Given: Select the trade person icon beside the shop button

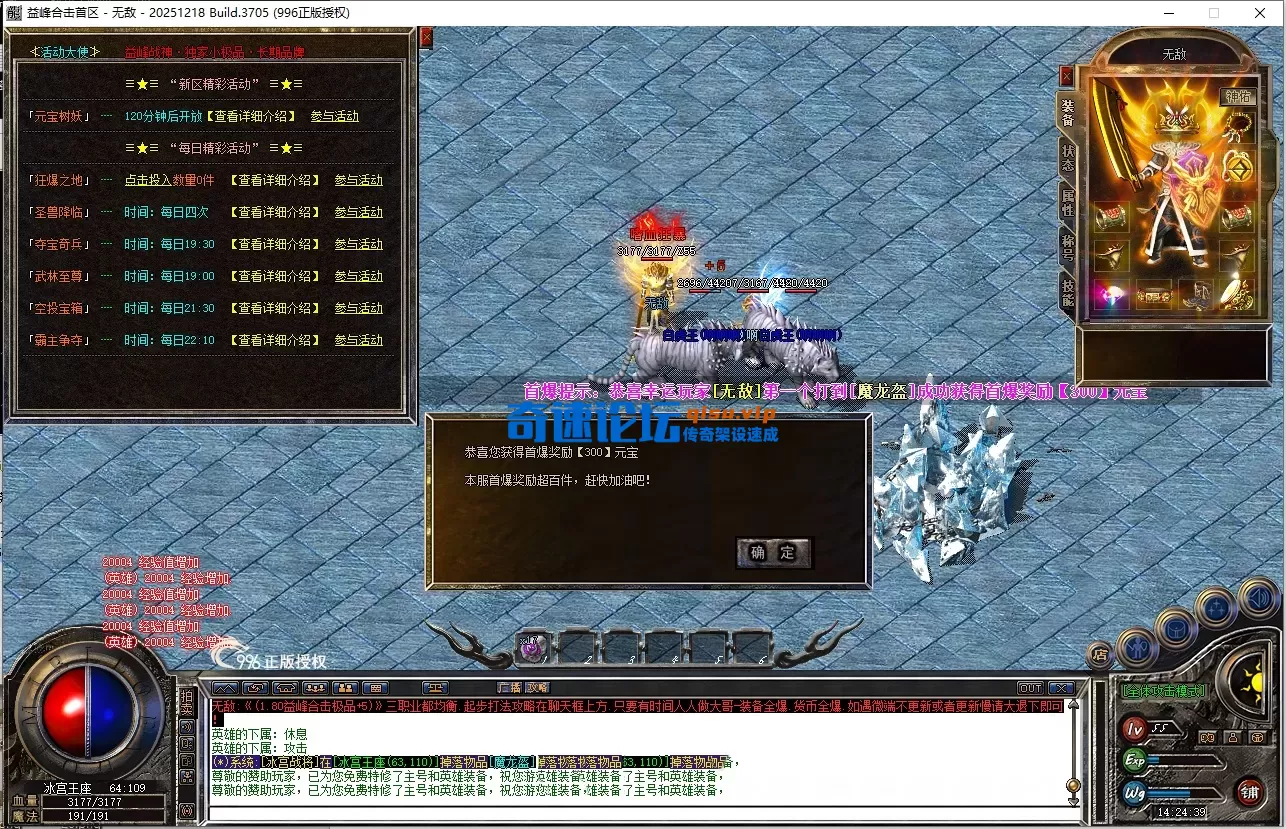Looking at the screenshot, I should tap(1138, 648).
